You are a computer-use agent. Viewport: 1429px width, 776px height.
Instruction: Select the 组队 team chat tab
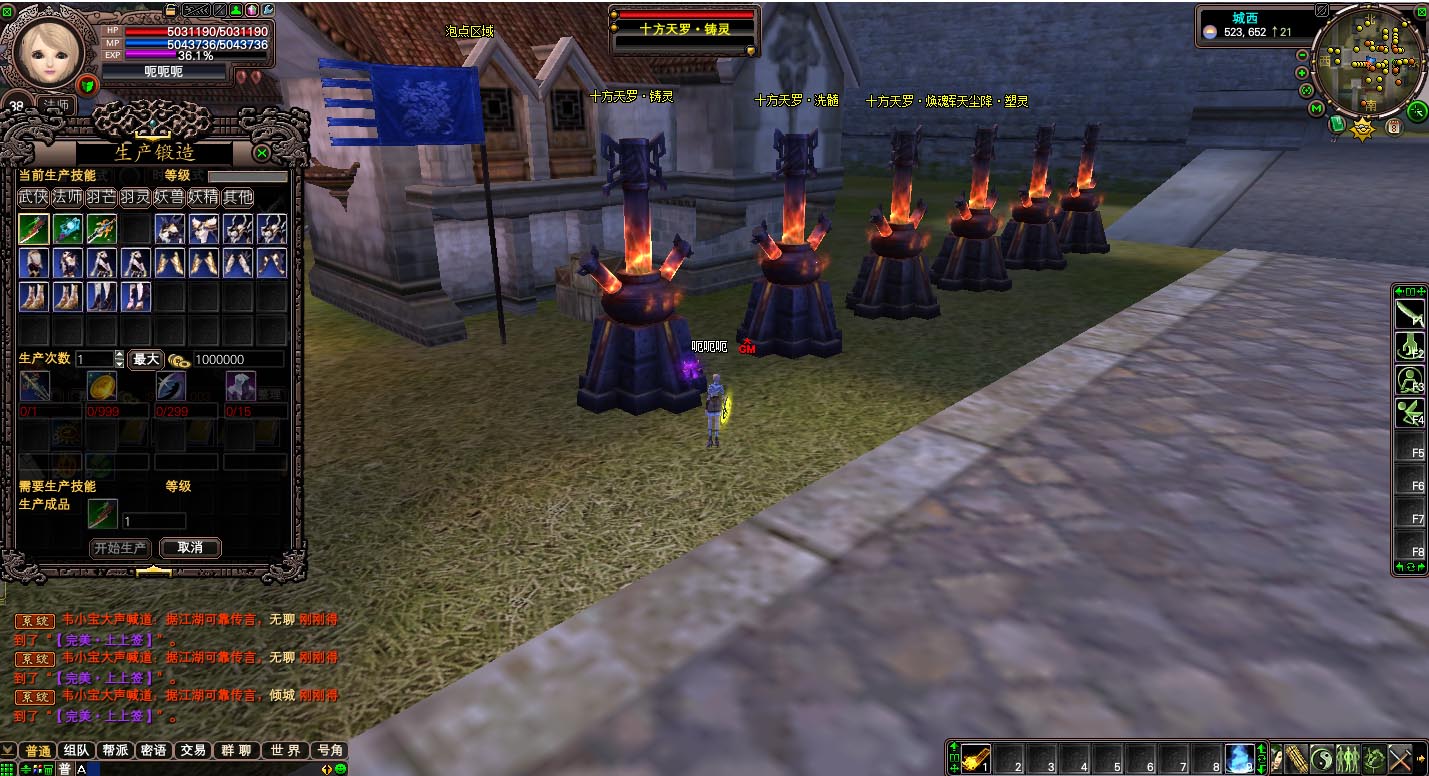(77, 750)
